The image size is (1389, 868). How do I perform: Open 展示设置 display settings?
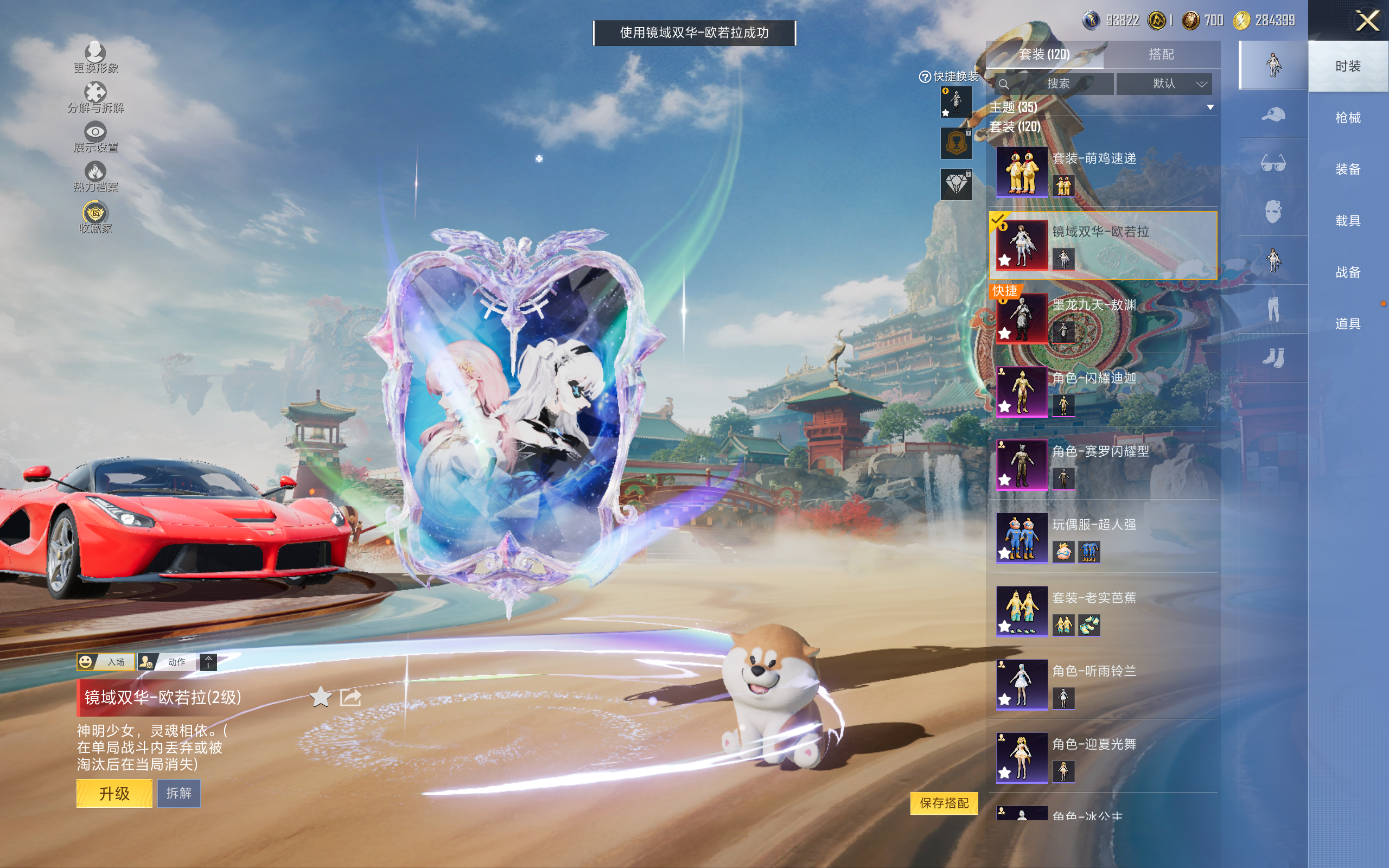pyautogui.click(x=95, y=137)
